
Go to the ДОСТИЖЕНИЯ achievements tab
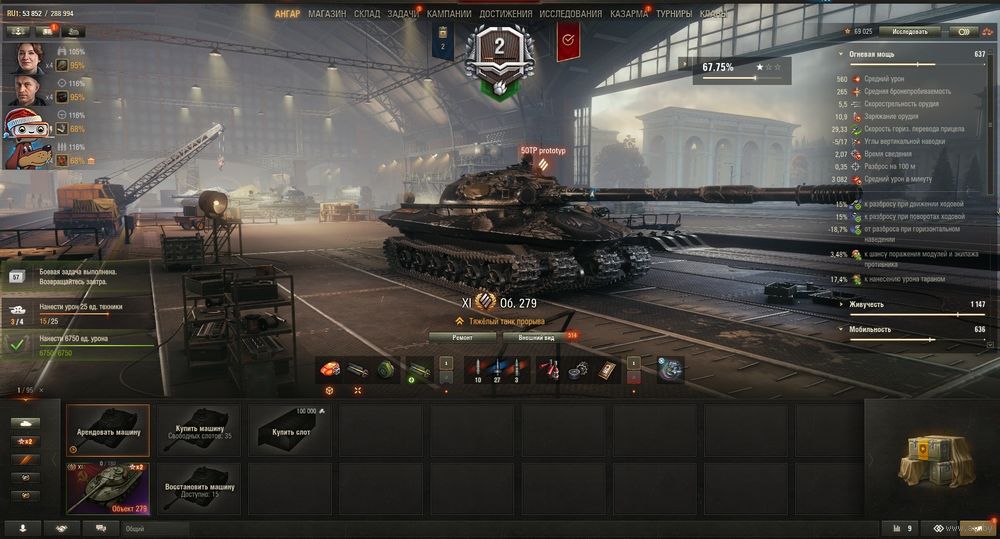[505, 14]
